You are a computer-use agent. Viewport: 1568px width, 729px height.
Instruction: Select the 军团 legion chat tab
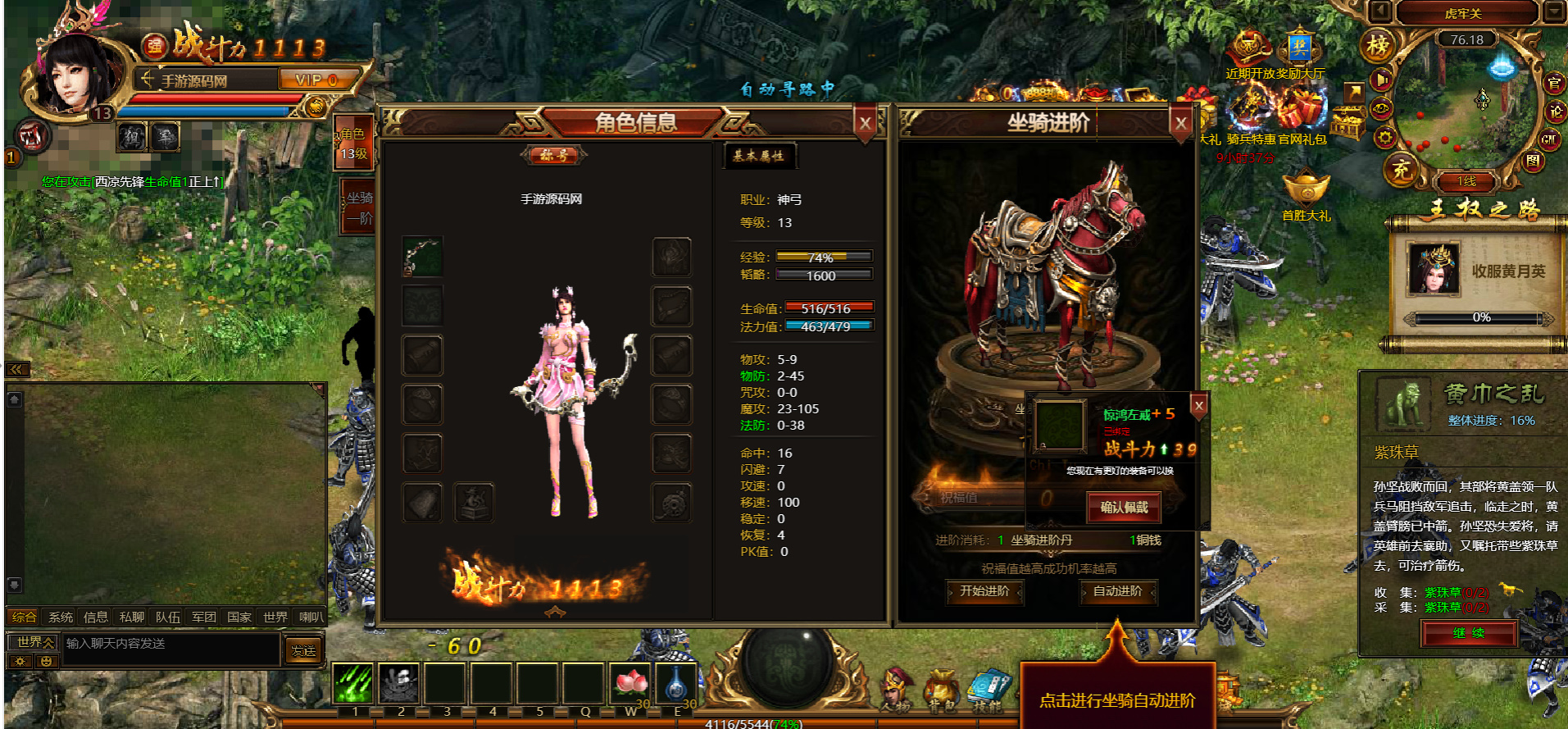click(203, 617)
